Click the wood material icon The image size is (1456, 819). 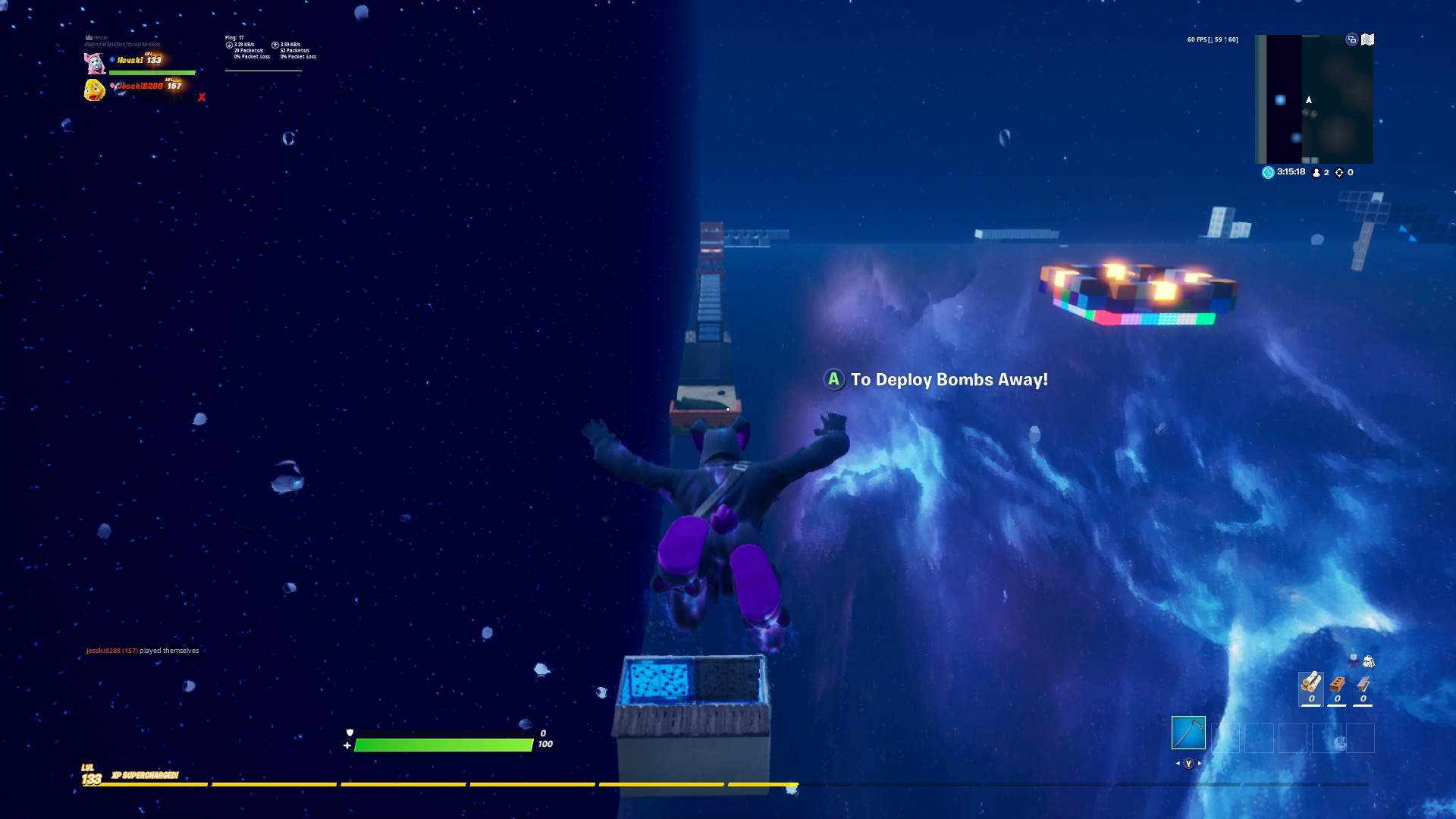[1311, 684]
